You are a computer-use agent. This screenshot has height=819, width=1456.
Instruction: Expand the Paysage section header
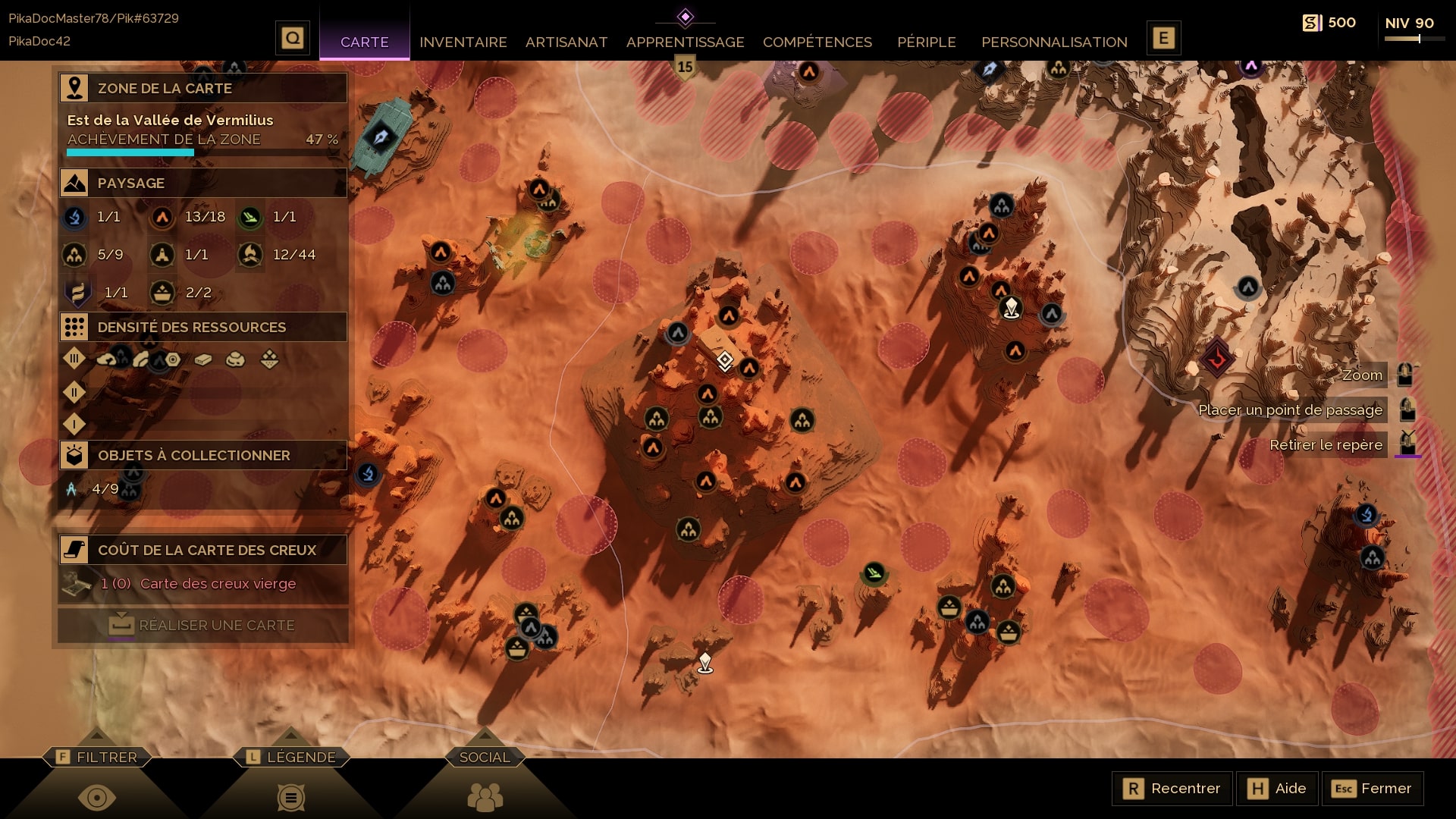(203, 183)
